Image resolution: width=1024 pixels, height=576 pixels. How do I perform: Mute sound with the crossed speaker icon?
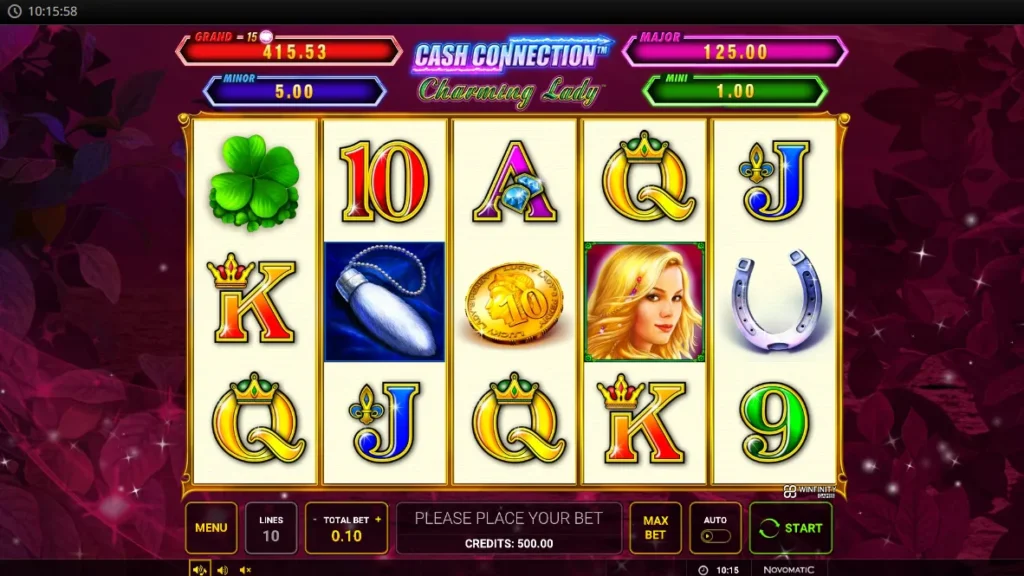click(245, 570)
